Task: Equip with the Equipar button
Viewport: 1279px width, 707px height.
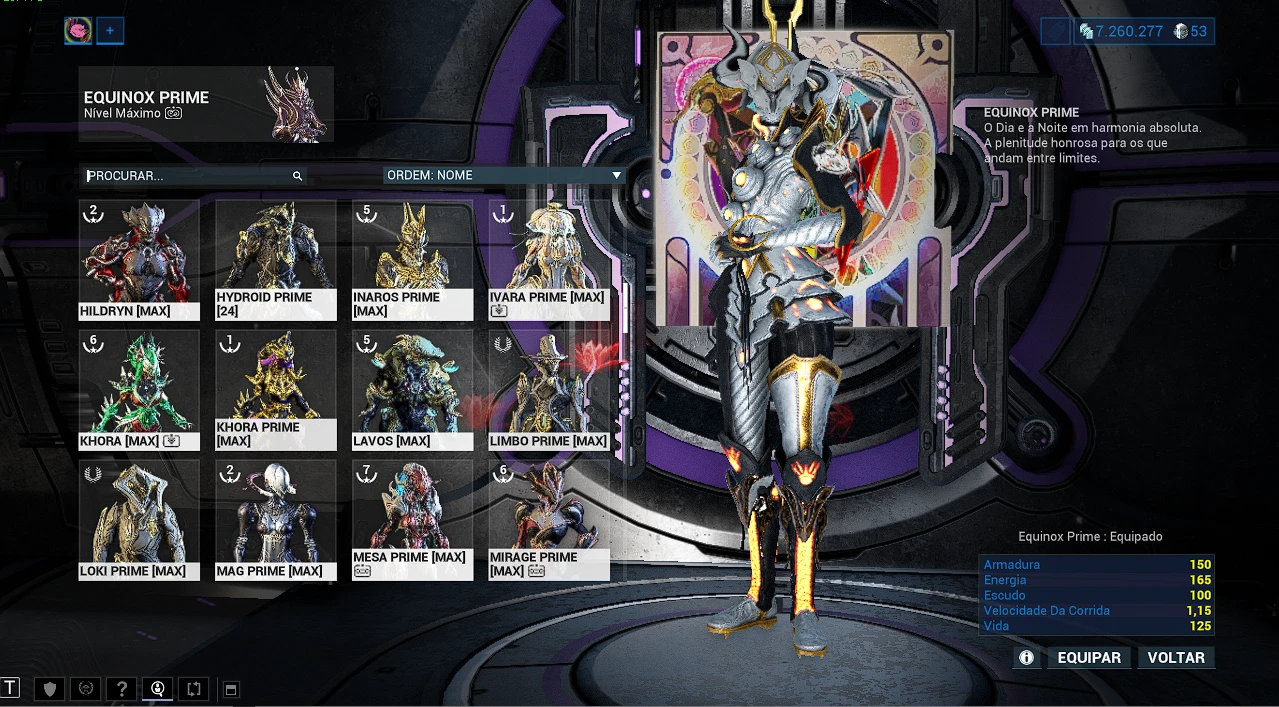Action: (1089, 658)
